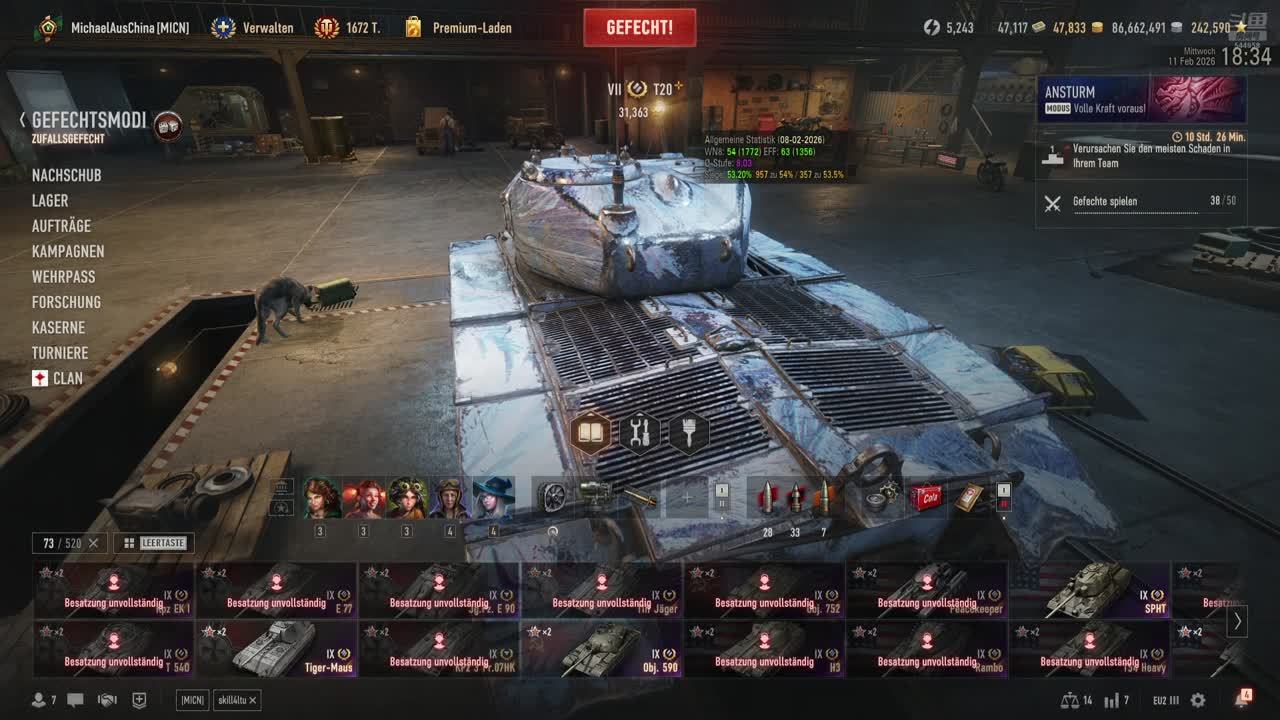
Task: Open the Clan menu entry
Action: point(67,378)
